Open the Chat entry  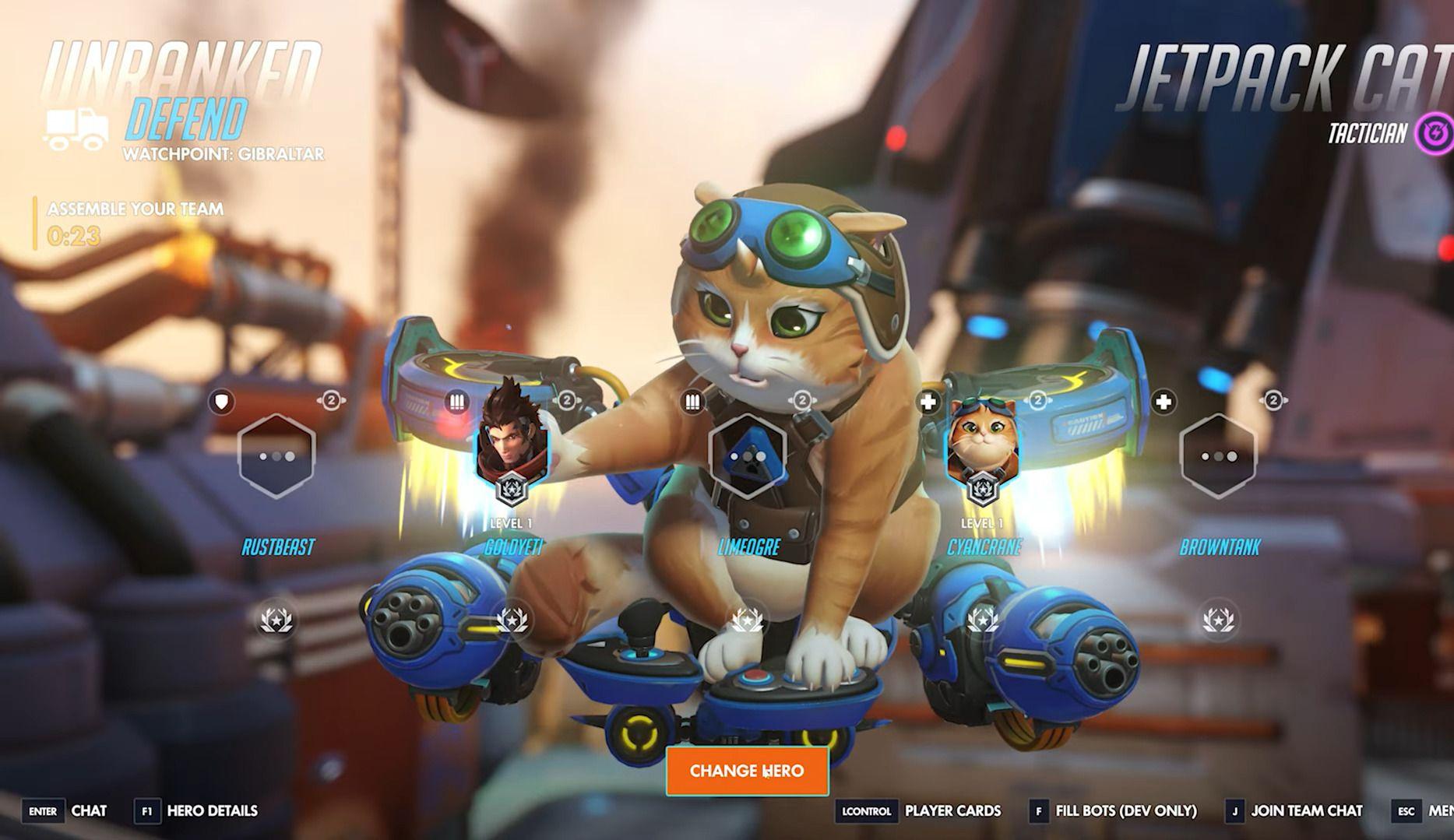88,810
